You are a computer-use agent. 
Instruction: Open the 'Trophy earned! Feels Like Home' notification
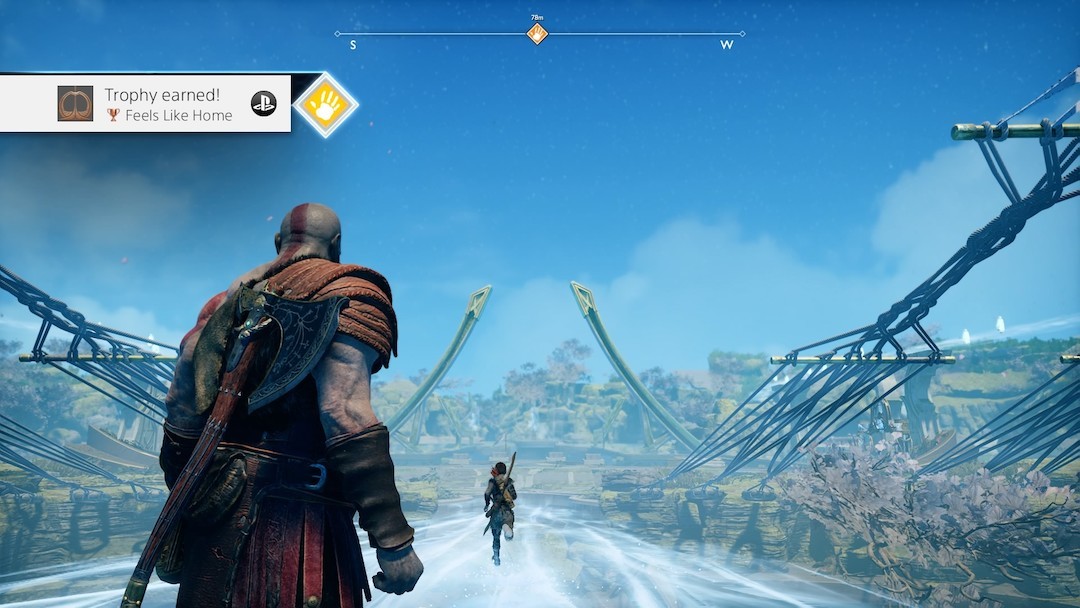[x=168, y=104]
